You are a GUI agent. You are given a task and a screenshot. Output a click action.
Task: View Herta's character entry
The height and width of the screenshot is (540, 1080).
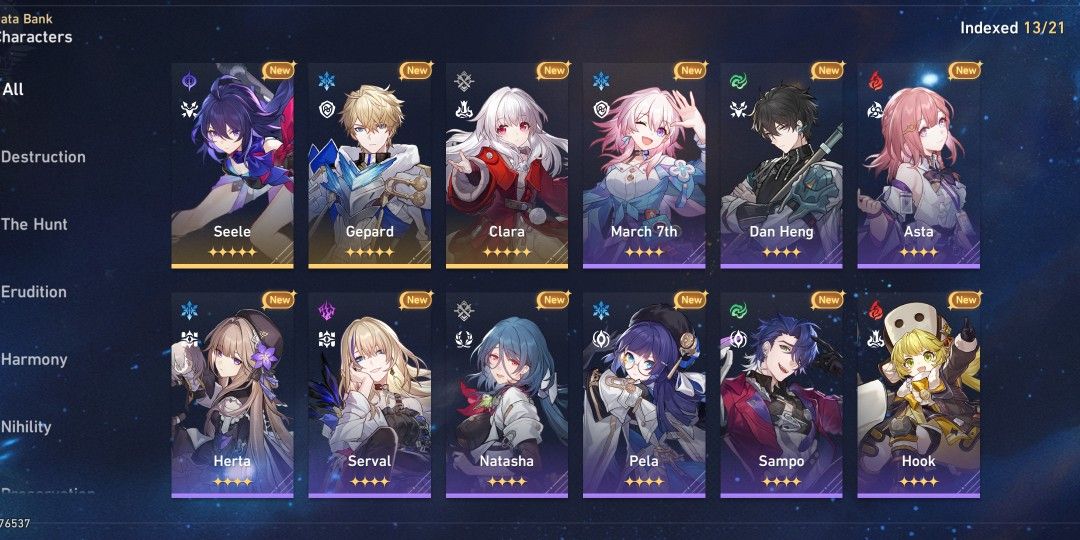232,395
